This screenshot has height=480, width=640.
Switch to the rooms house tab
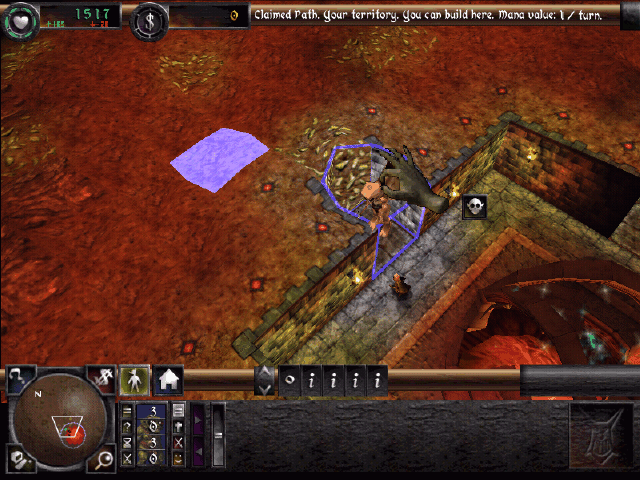(168, 380)
